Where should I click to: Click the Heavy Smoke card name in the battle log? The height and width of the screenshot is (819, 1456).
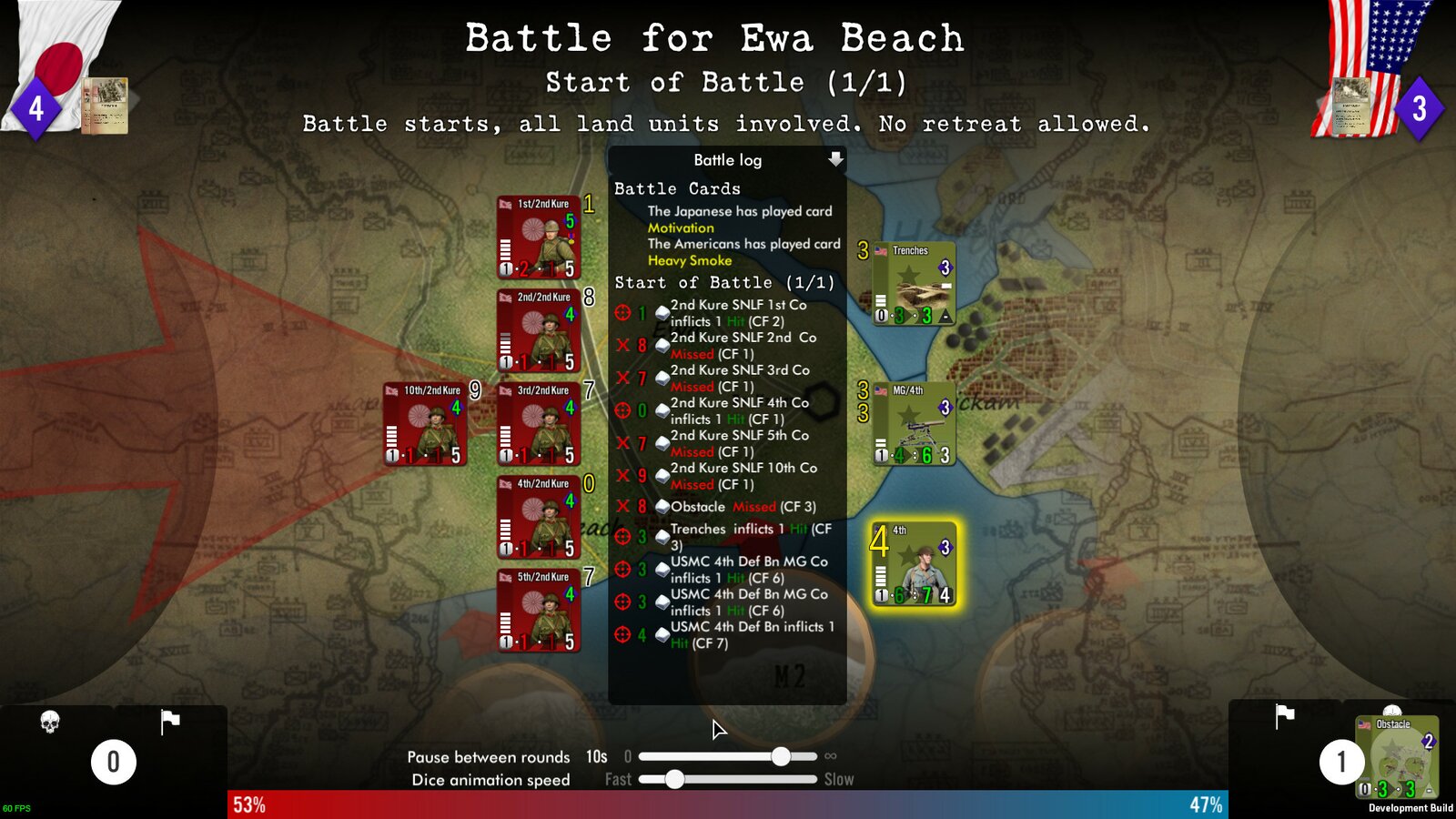coord(688,261)
